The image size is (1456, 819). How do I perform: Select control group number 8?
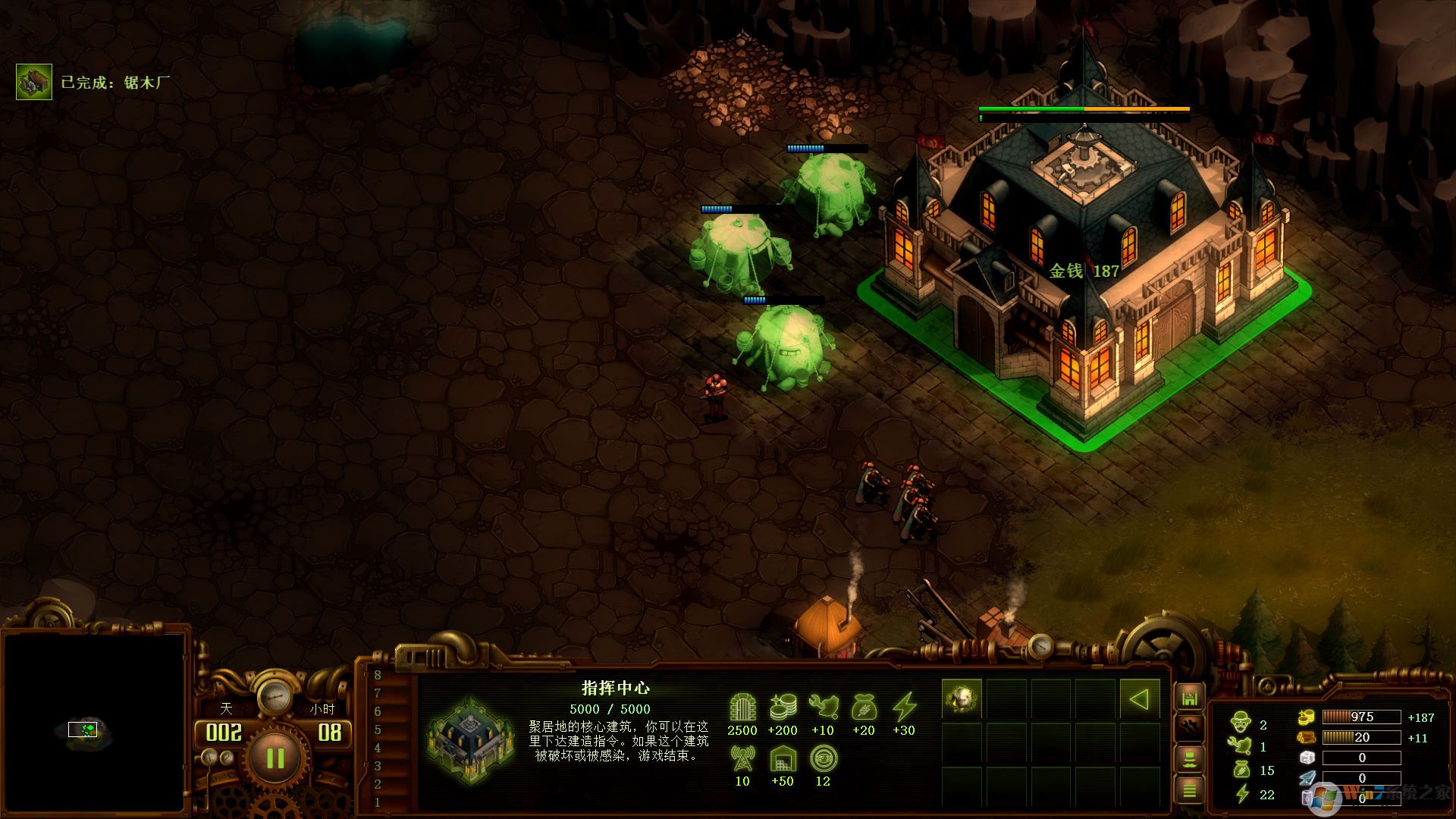378,675
